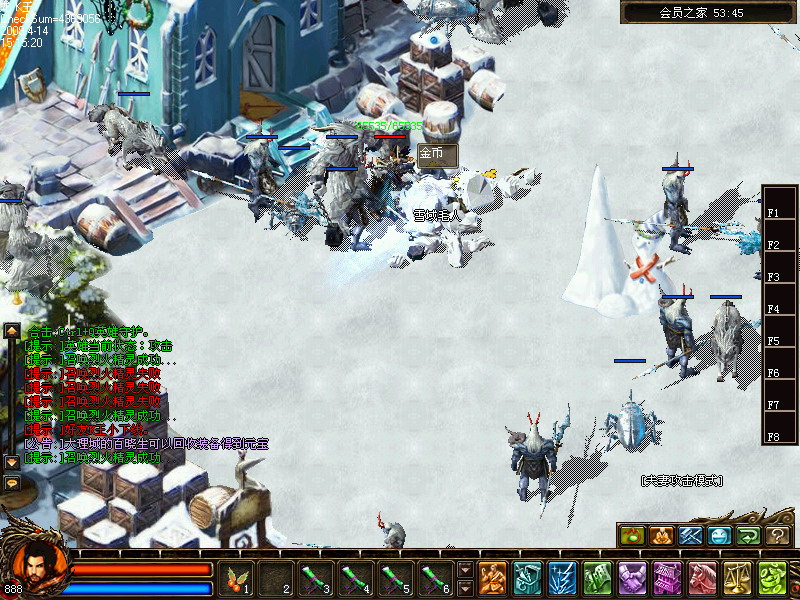Open the magenta pagoda building icon
Viewport: 800px width, 600px height.
pos(667,578)
